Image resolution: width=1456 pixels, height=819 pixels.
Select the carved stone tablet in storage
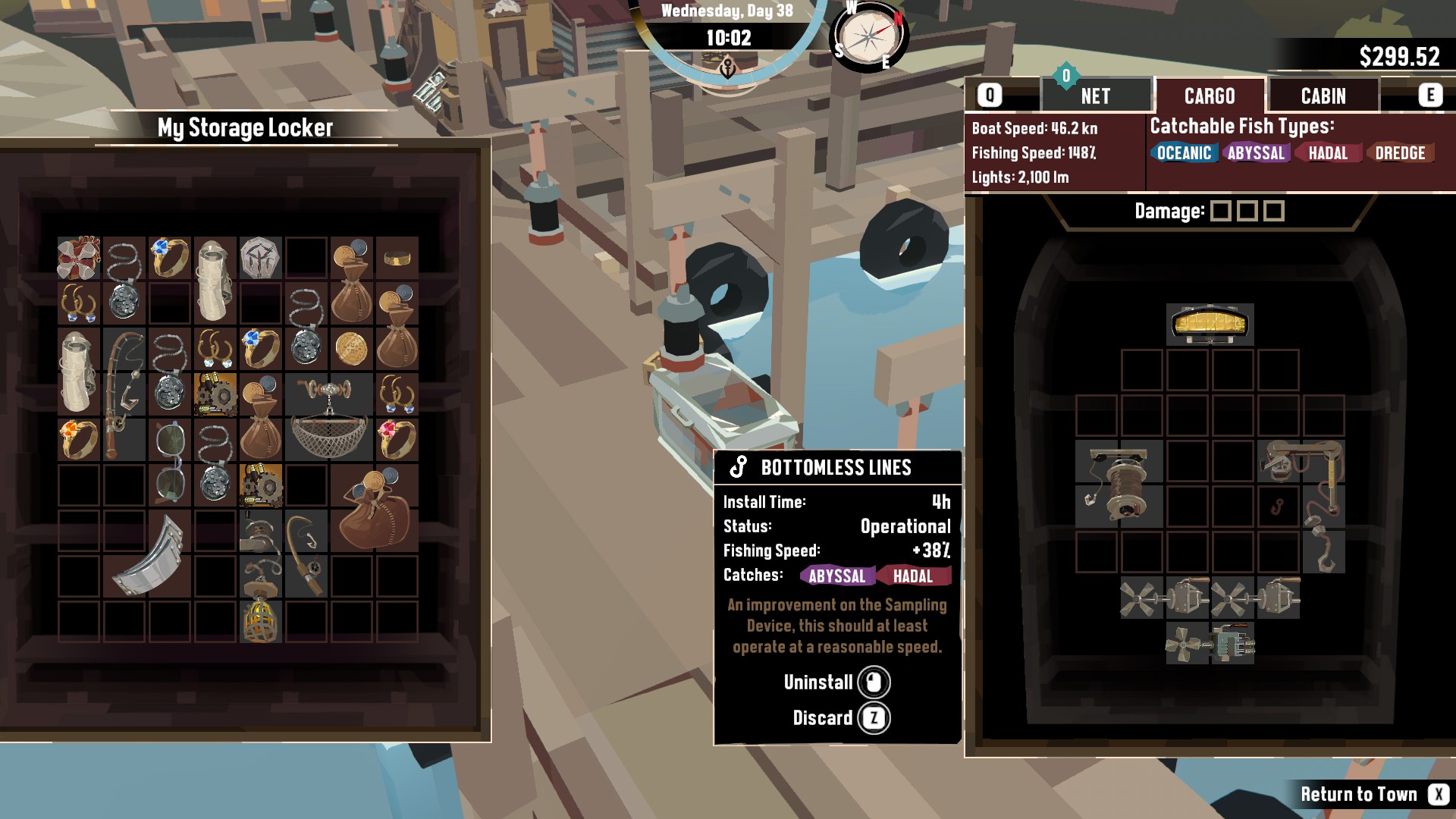[x=260, y=257]
